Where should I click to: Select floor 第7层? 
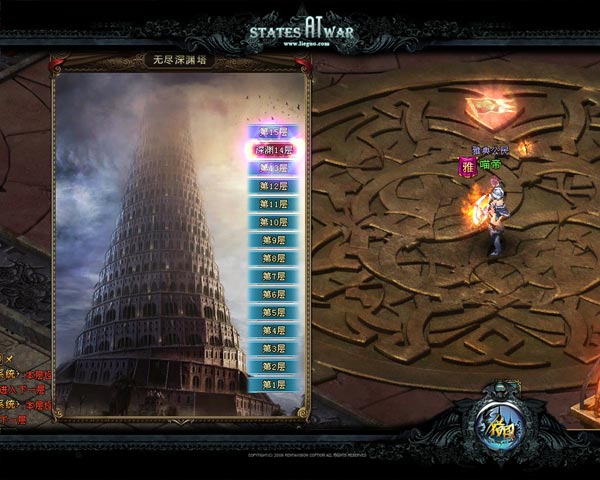273,276
